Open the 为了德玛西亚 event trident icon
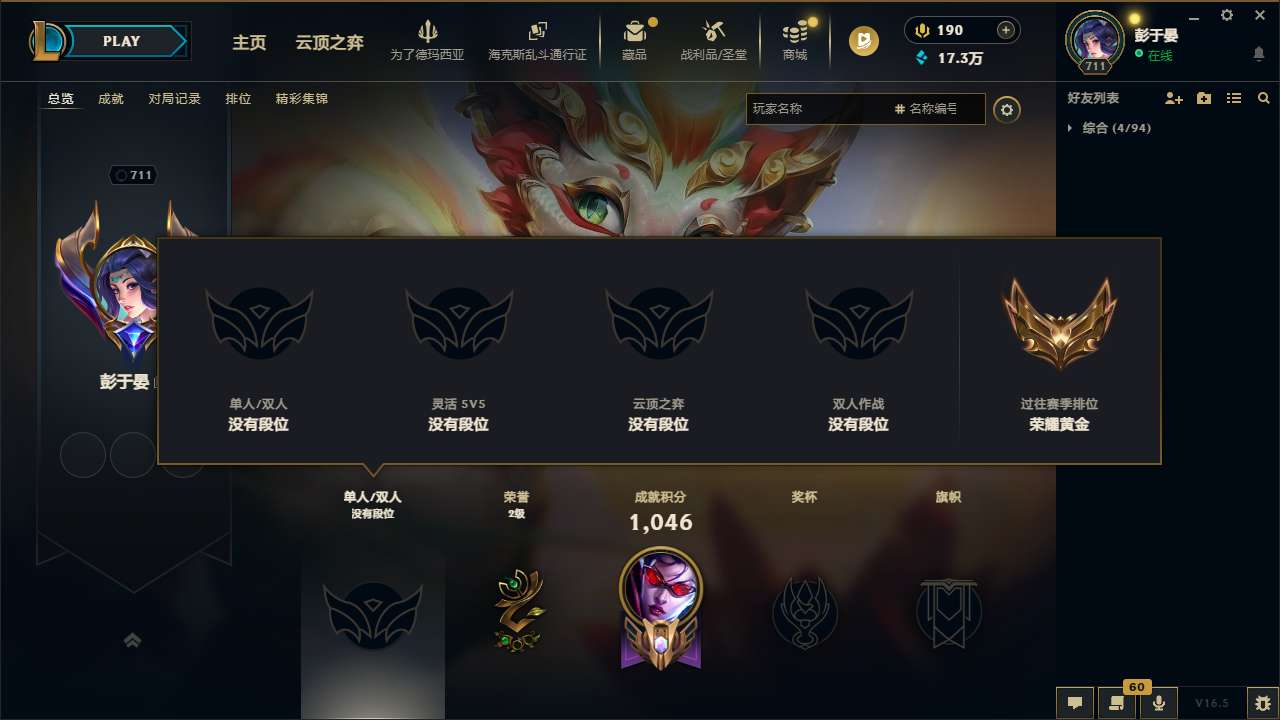The image size is (1280, 720). pos(428,38)
